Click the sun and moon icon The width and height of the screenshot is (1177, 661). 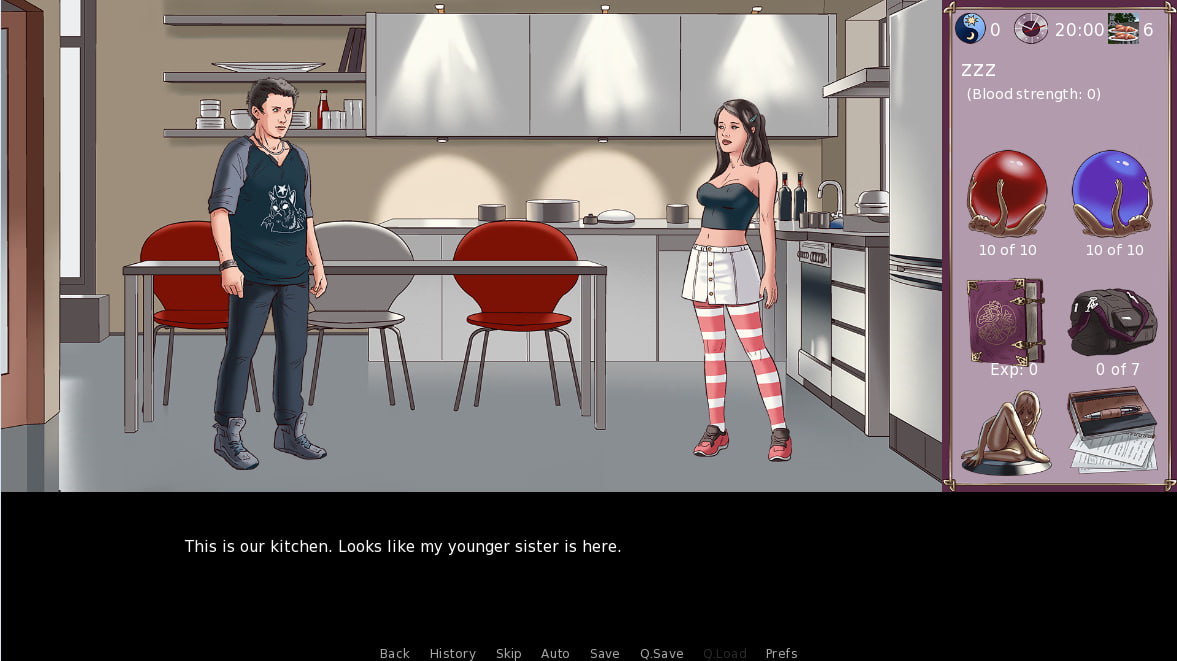[969, 28]
